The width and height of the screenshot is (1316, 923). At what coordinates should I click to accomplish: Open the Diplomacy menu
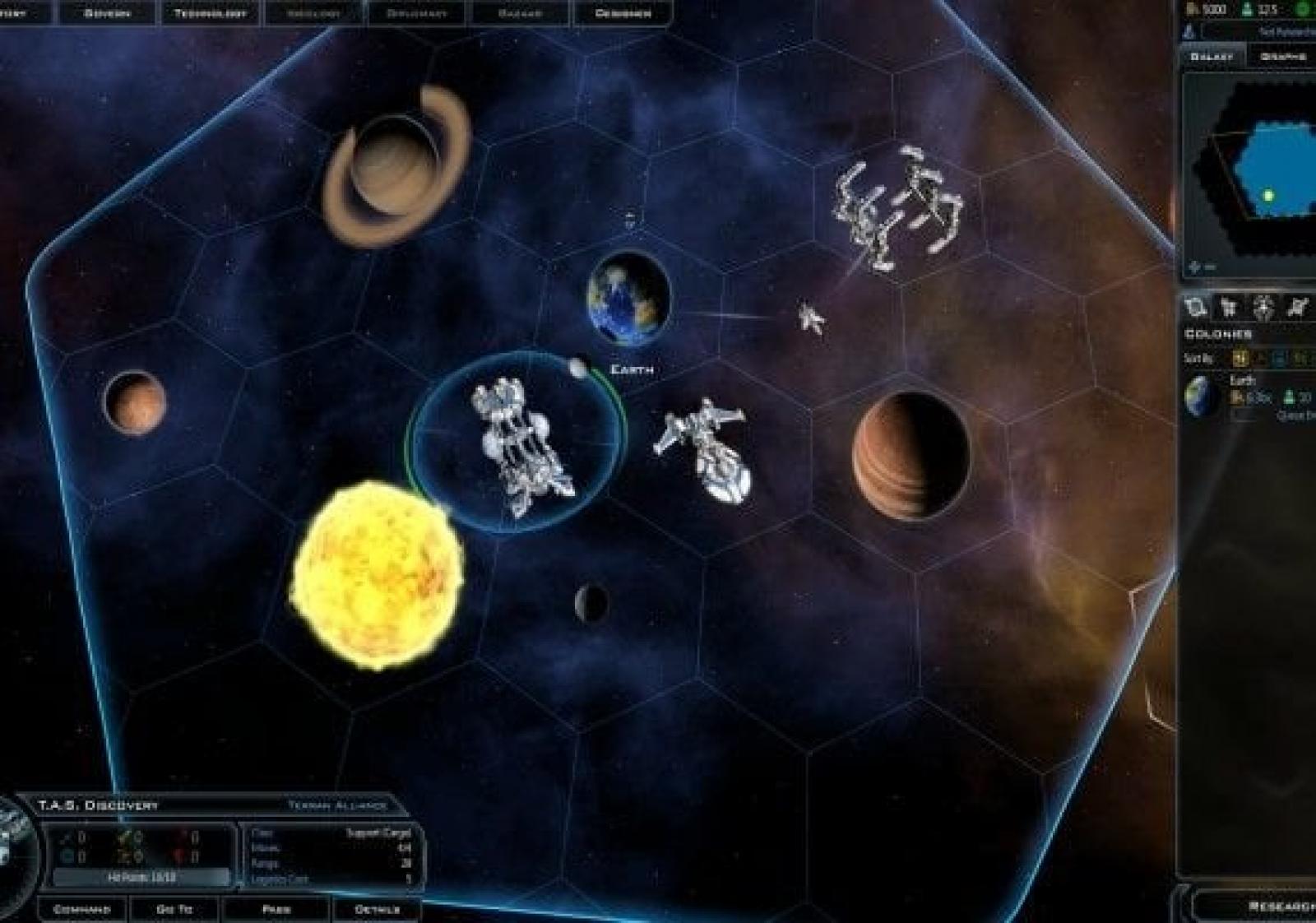coord(417,13)
